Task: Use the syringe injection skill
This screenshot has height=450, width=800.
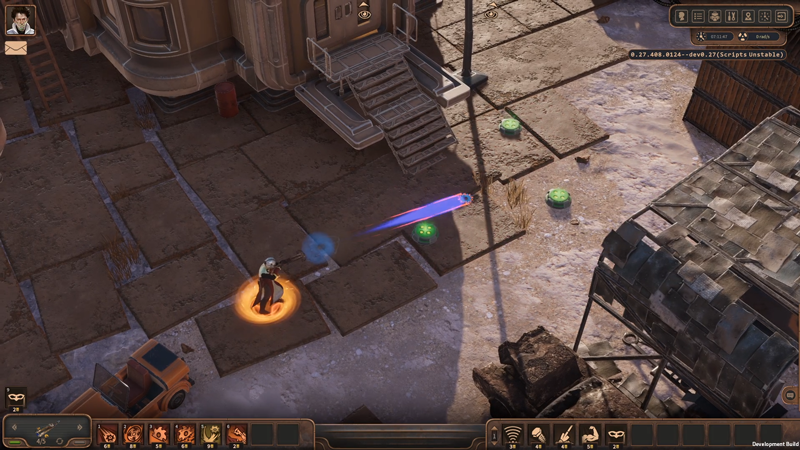Action: 565,434
